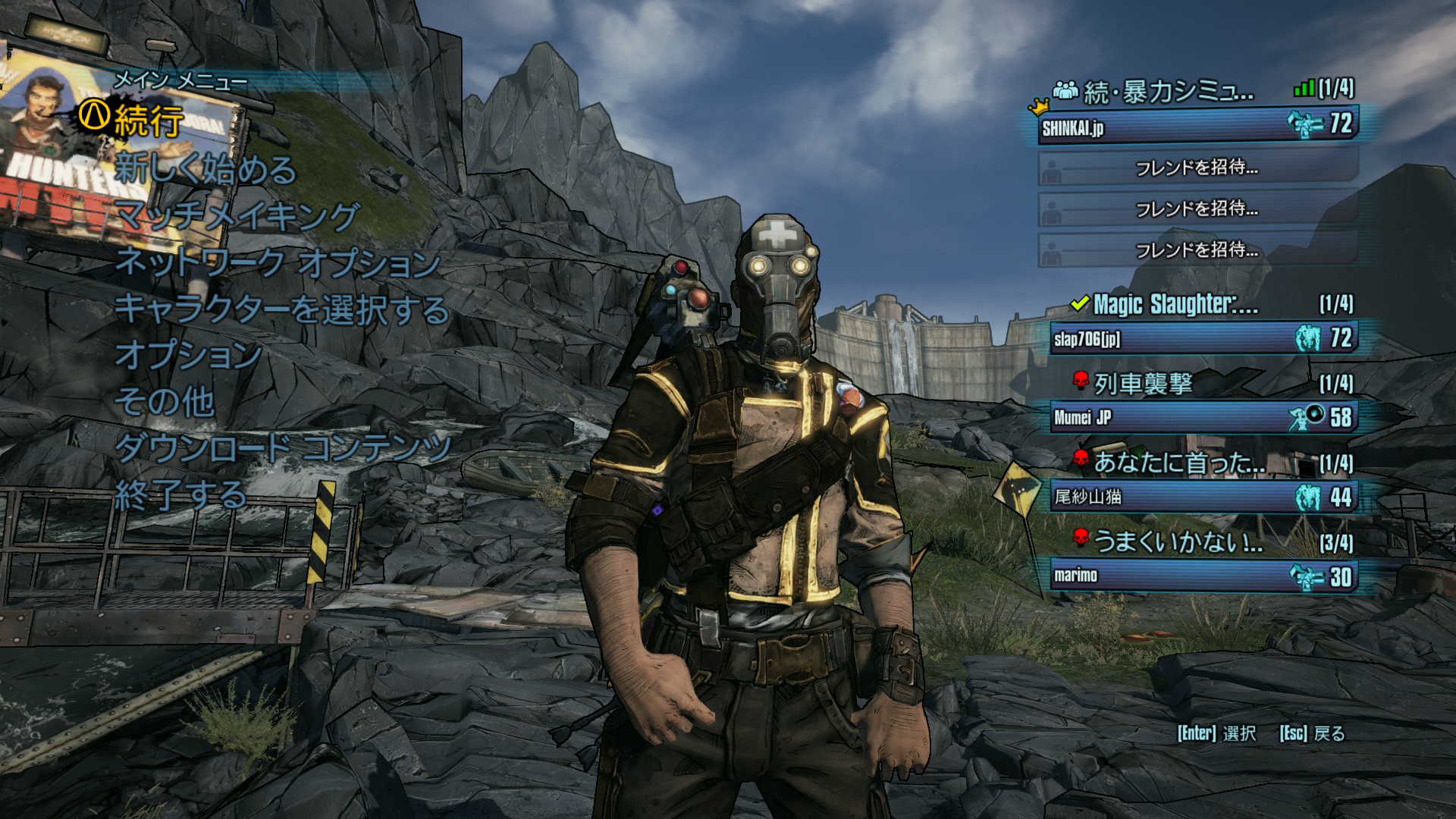This screenshot has height=819, width=1456.
Task: Select the その他 menu entry
Action: point(164,402)
